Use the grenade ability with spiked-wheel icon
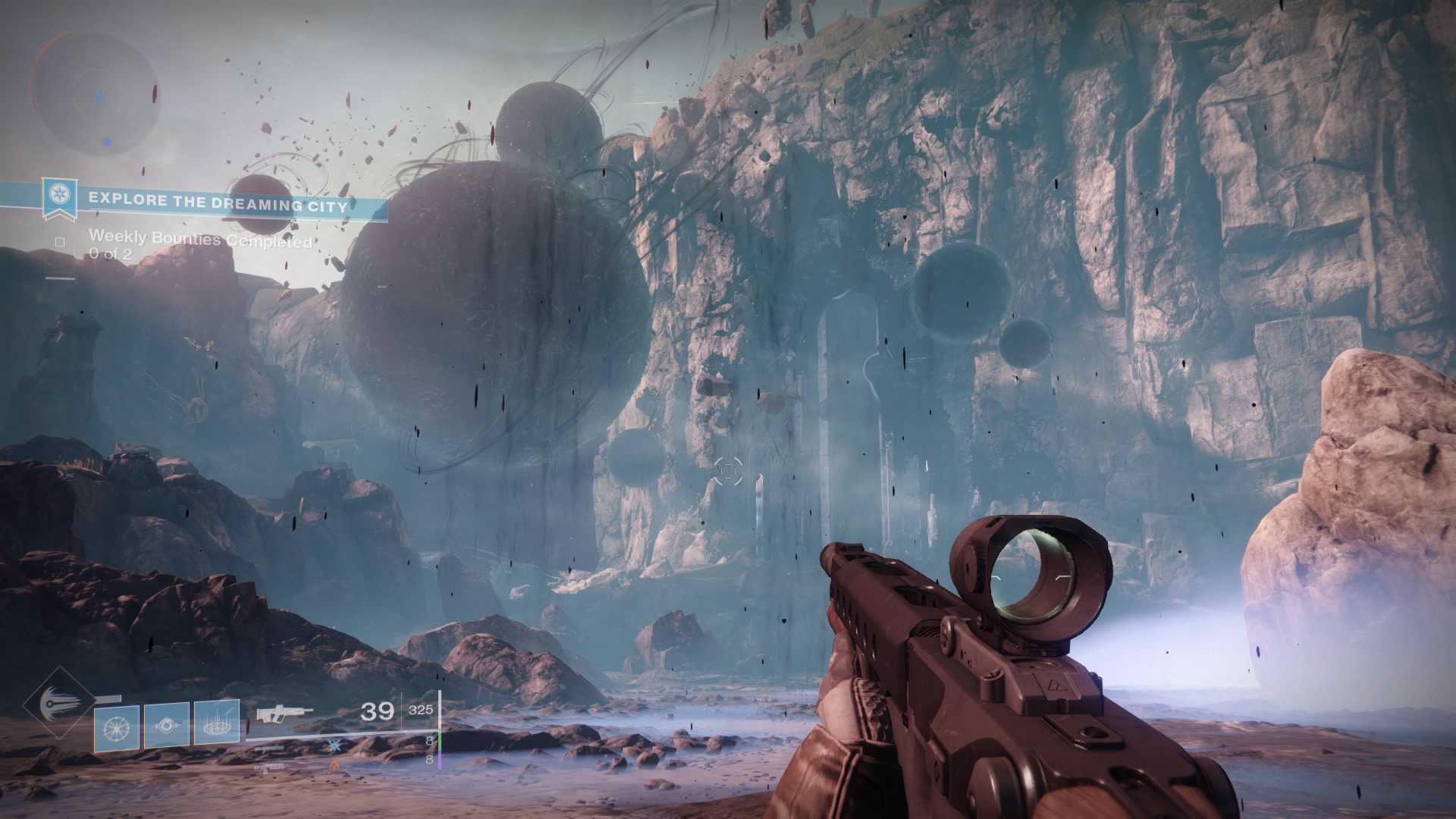Viewport: 1456px width, 819px height. pyautogui.click(x=117, y=728)
